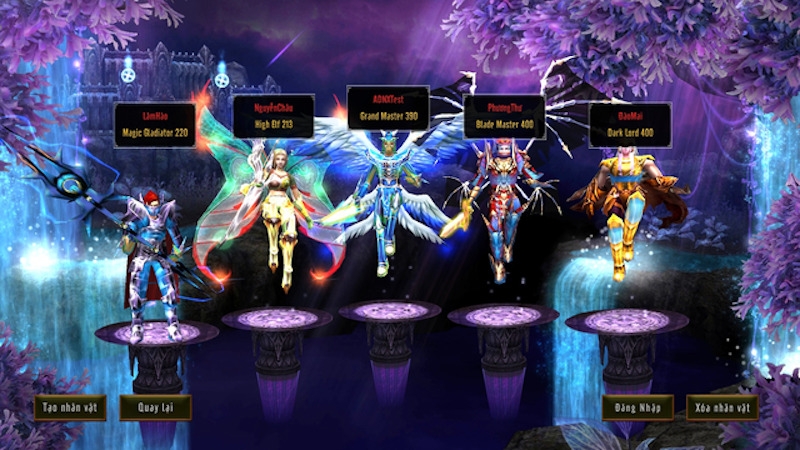Log in with the Đăng Nhập button

pyautogui.click(x=638, y=408)
